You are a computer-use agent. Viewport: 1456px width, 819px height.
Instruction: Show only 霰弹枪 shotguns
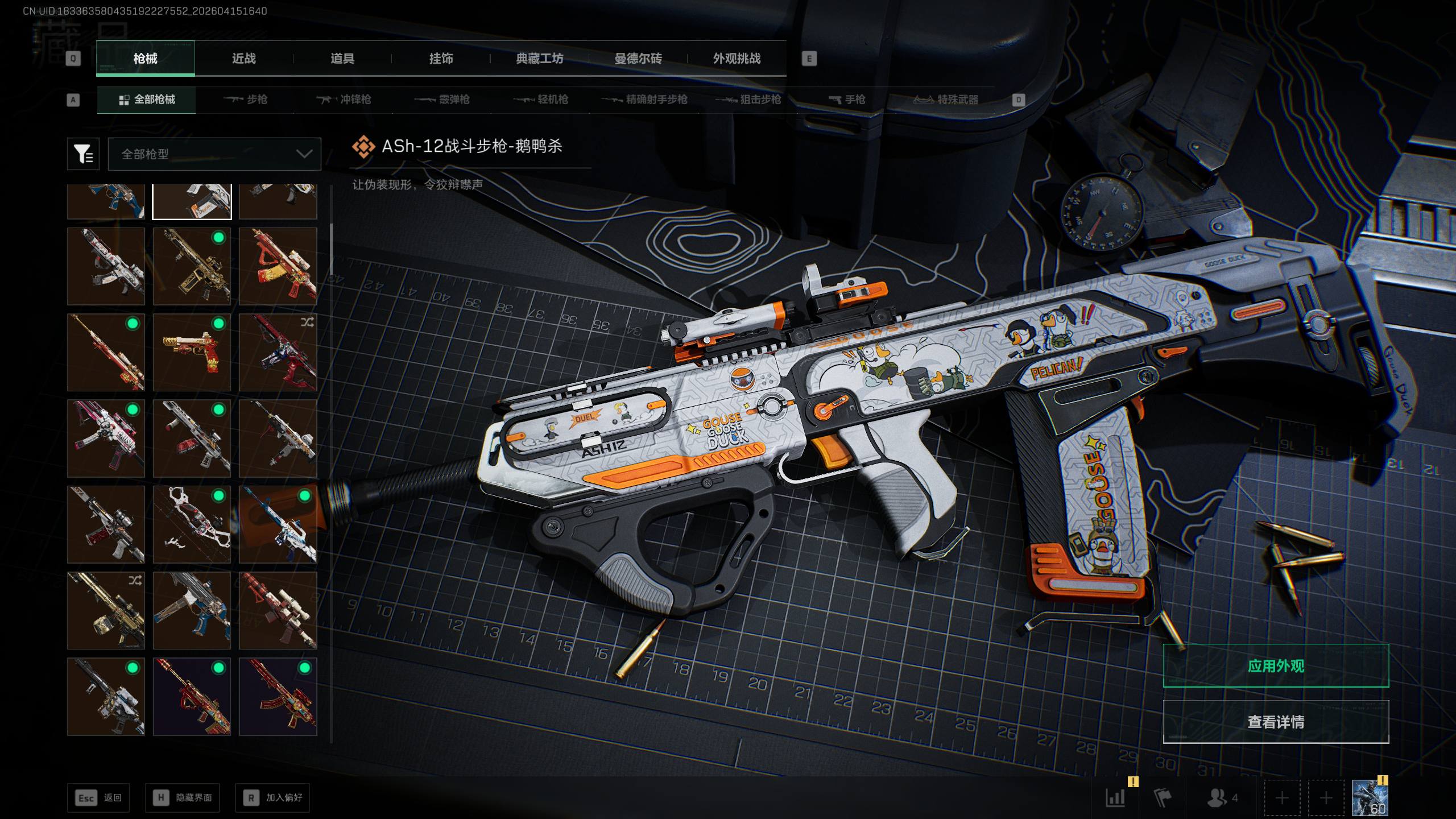tap(442, 100)
